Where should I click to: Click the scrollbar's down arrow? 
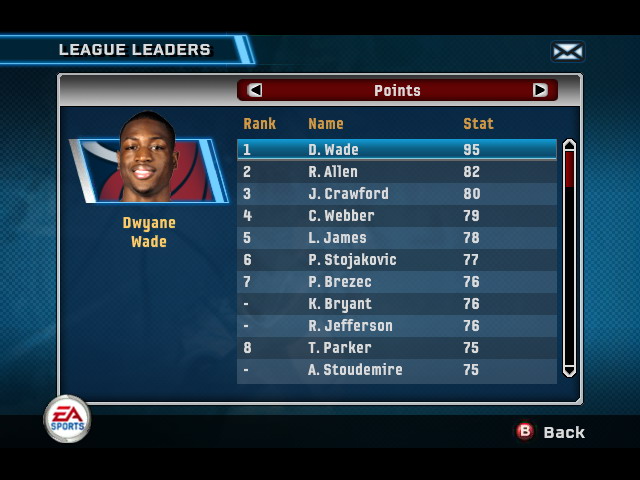point(569,371)
